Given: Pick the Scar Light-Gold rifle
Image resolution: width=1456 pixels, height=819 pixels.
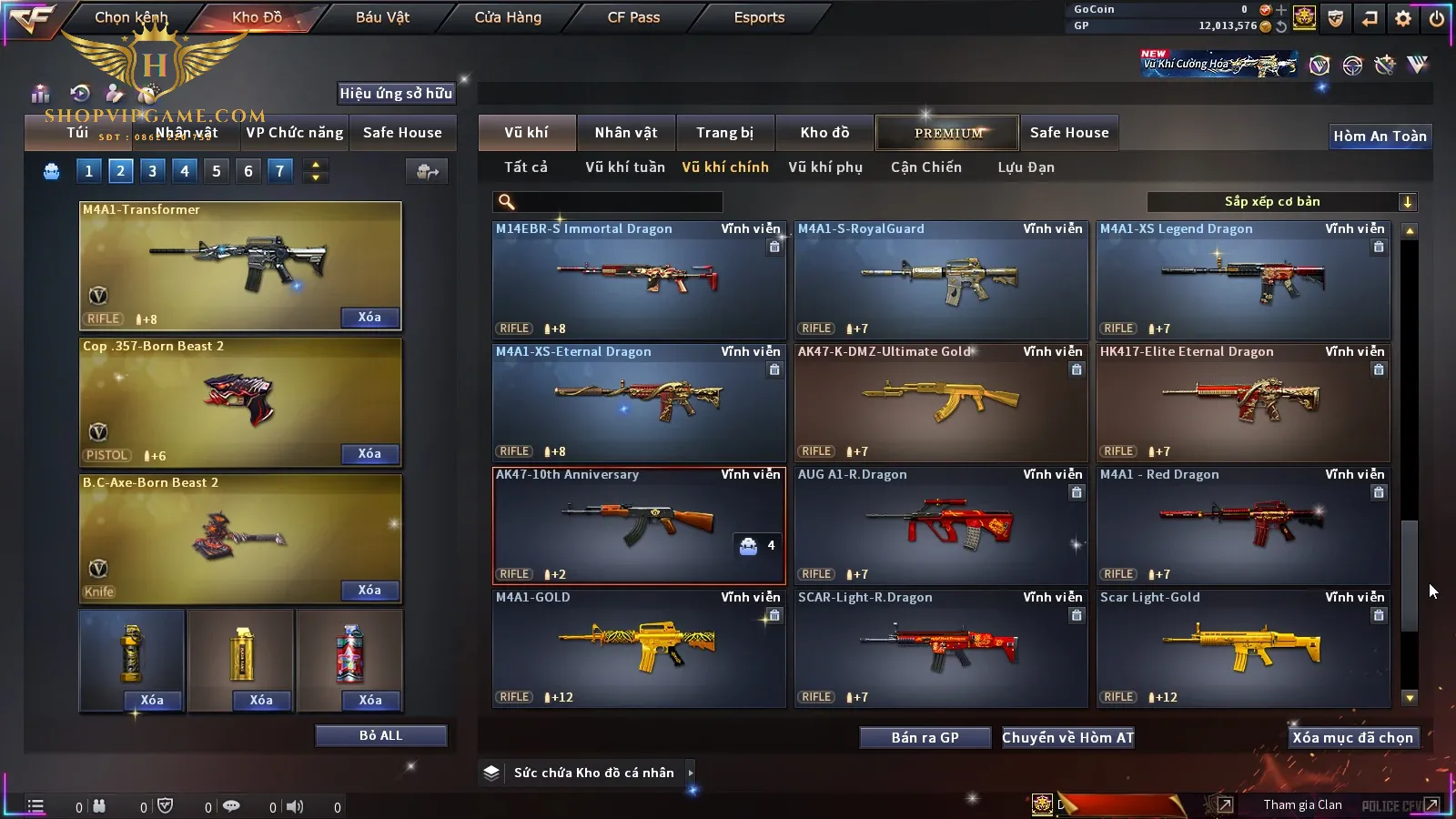Looking at the screenshot, I should pos(1243,648).
